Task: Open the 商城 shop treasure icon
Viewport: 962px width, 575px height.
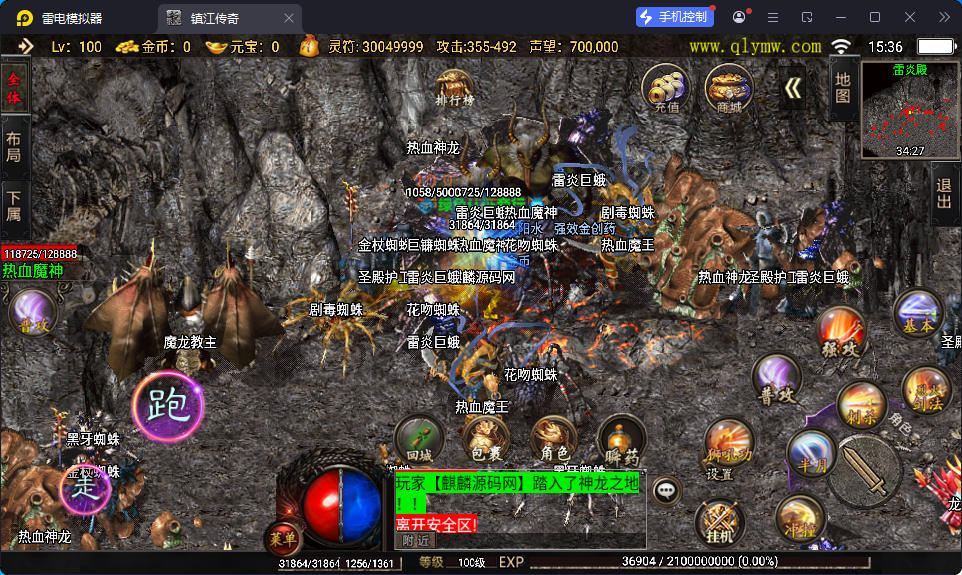Action: 729,89
